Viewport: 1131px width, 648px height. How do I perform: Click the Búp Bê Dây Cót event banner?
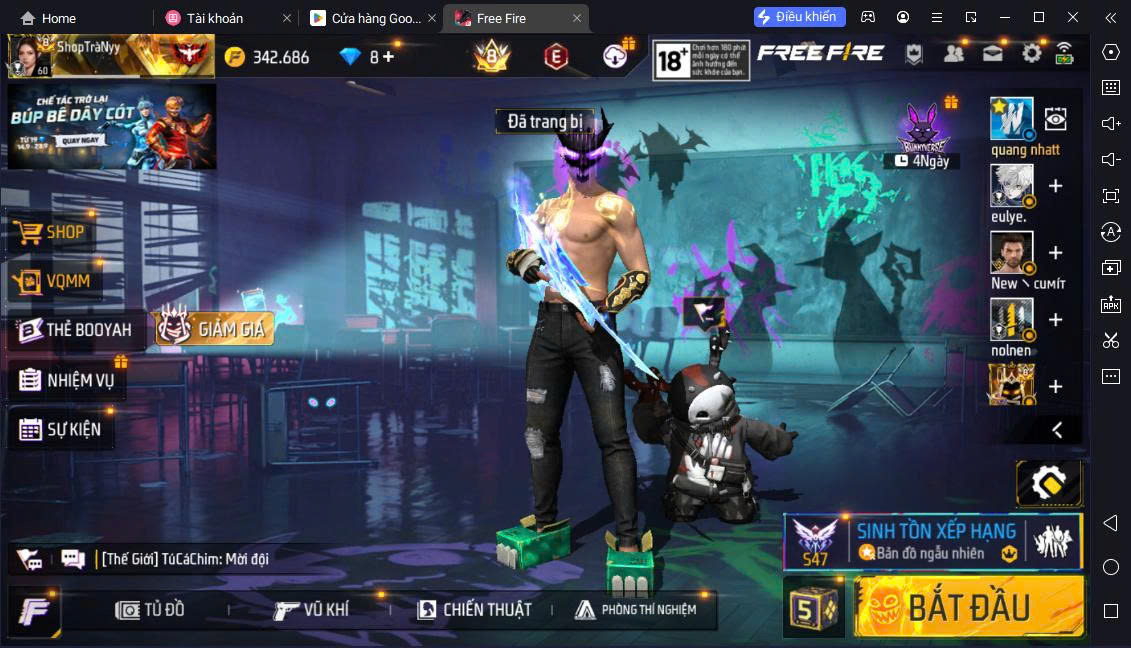coord(112,126)
